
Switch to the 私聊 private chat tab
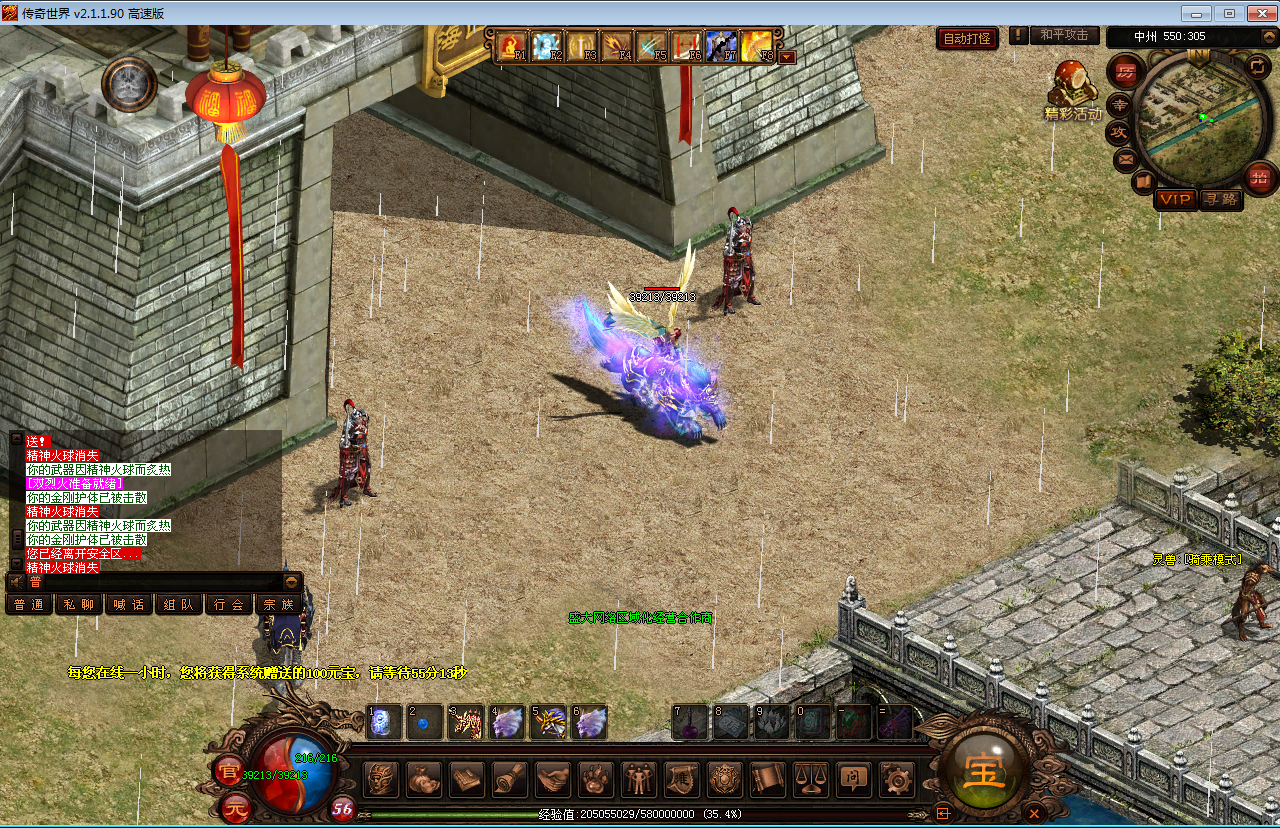click(79, 604)
